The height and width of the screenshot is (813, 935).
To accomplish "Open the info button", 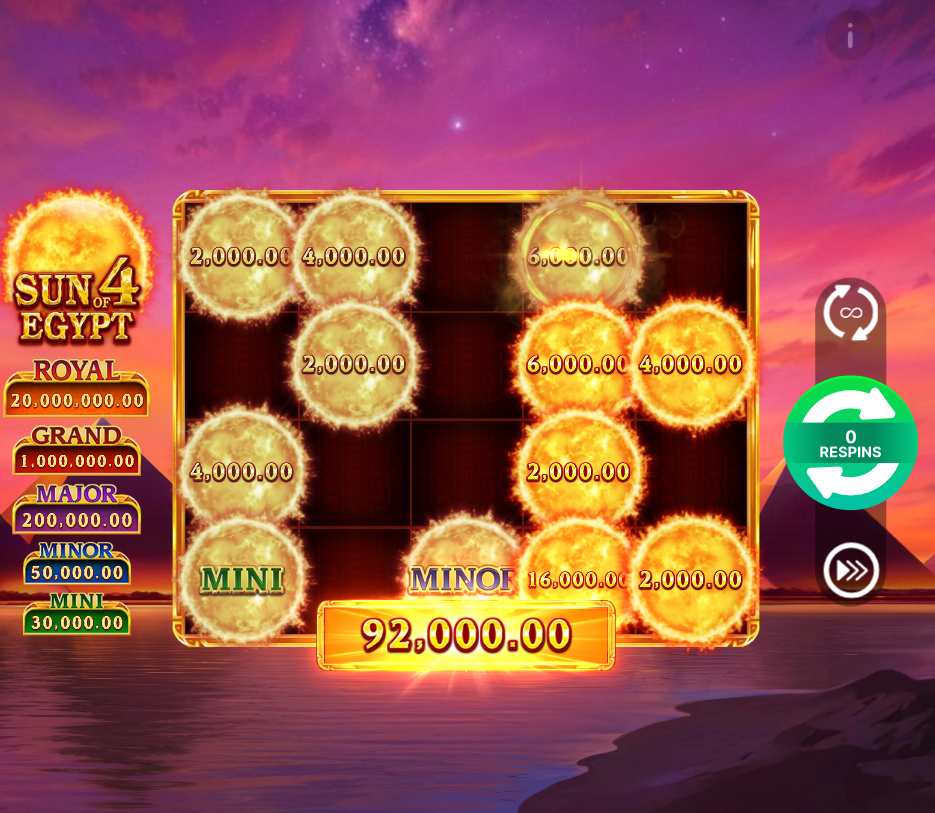I will 850,38.
